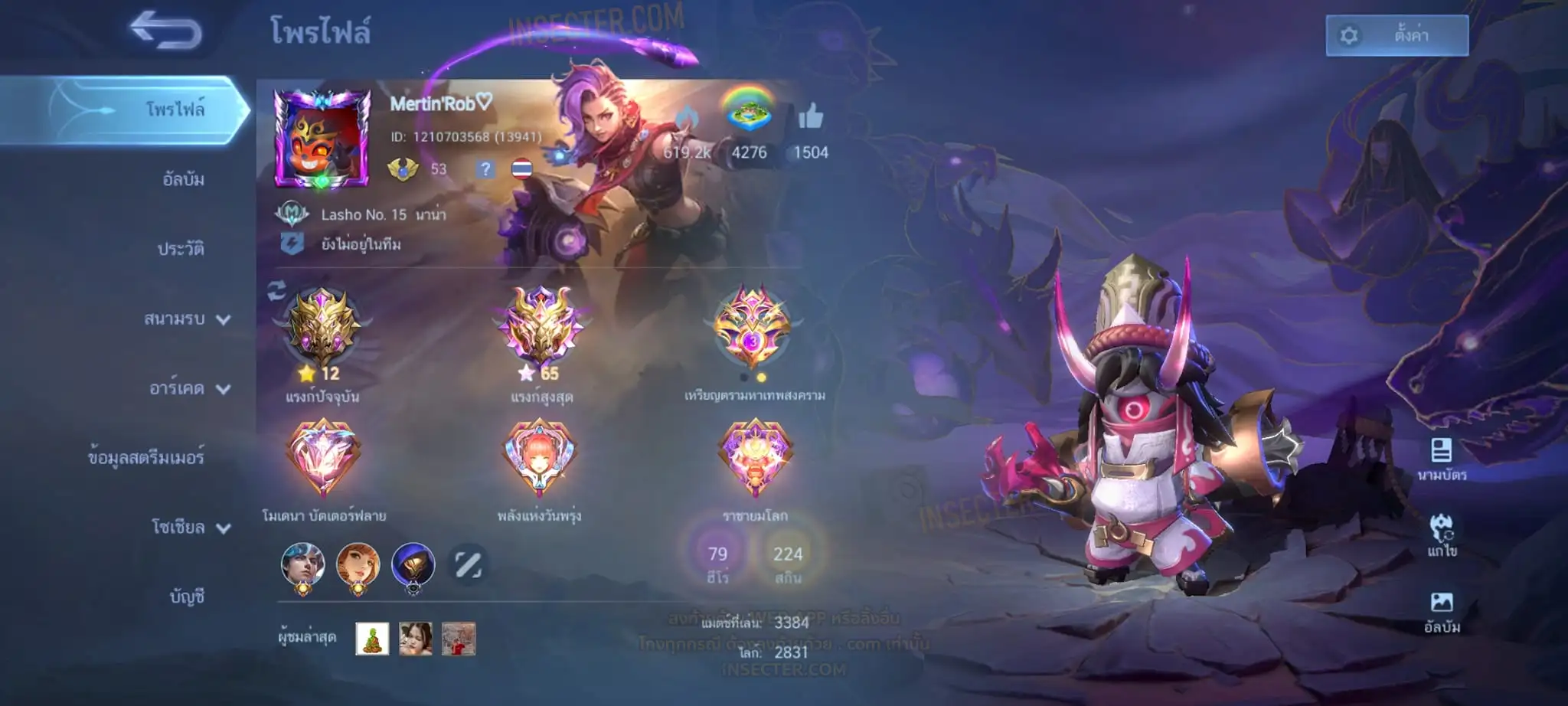Open the ตั้งค่า settings button

[1396, 35]
